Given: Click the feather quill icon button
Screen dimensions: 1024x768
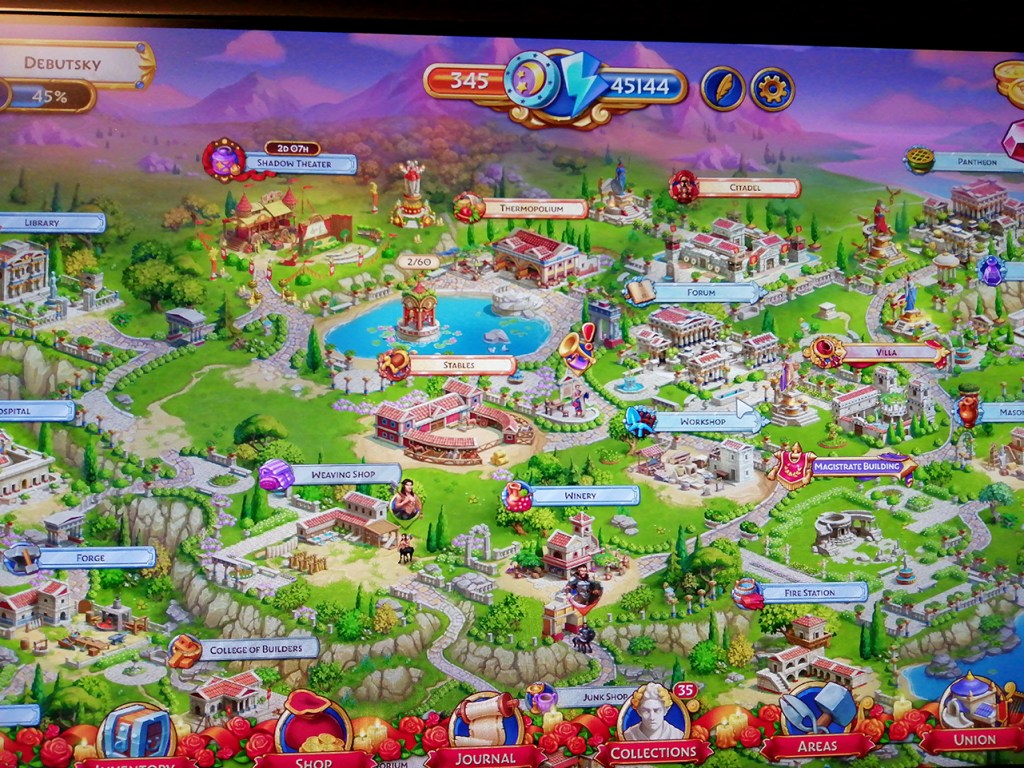Looking at the screenshot, I should click(x=722, y=89).
